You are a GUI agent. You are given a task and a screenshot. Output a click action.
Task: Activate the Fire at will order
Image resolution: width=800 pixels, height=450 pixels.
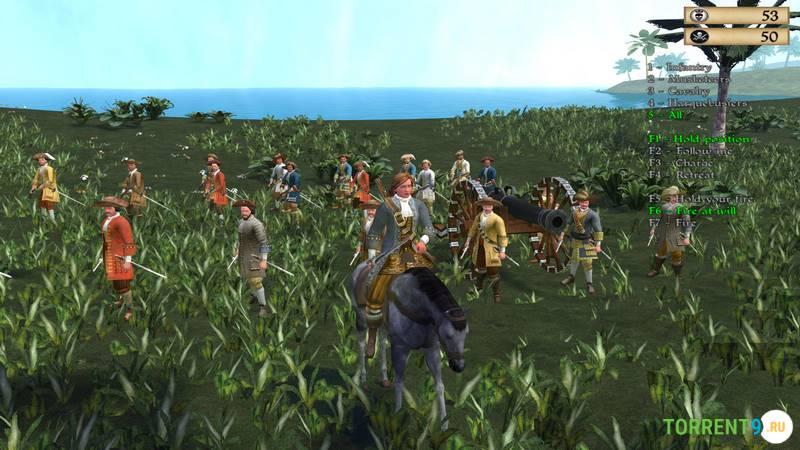point(692,211)
